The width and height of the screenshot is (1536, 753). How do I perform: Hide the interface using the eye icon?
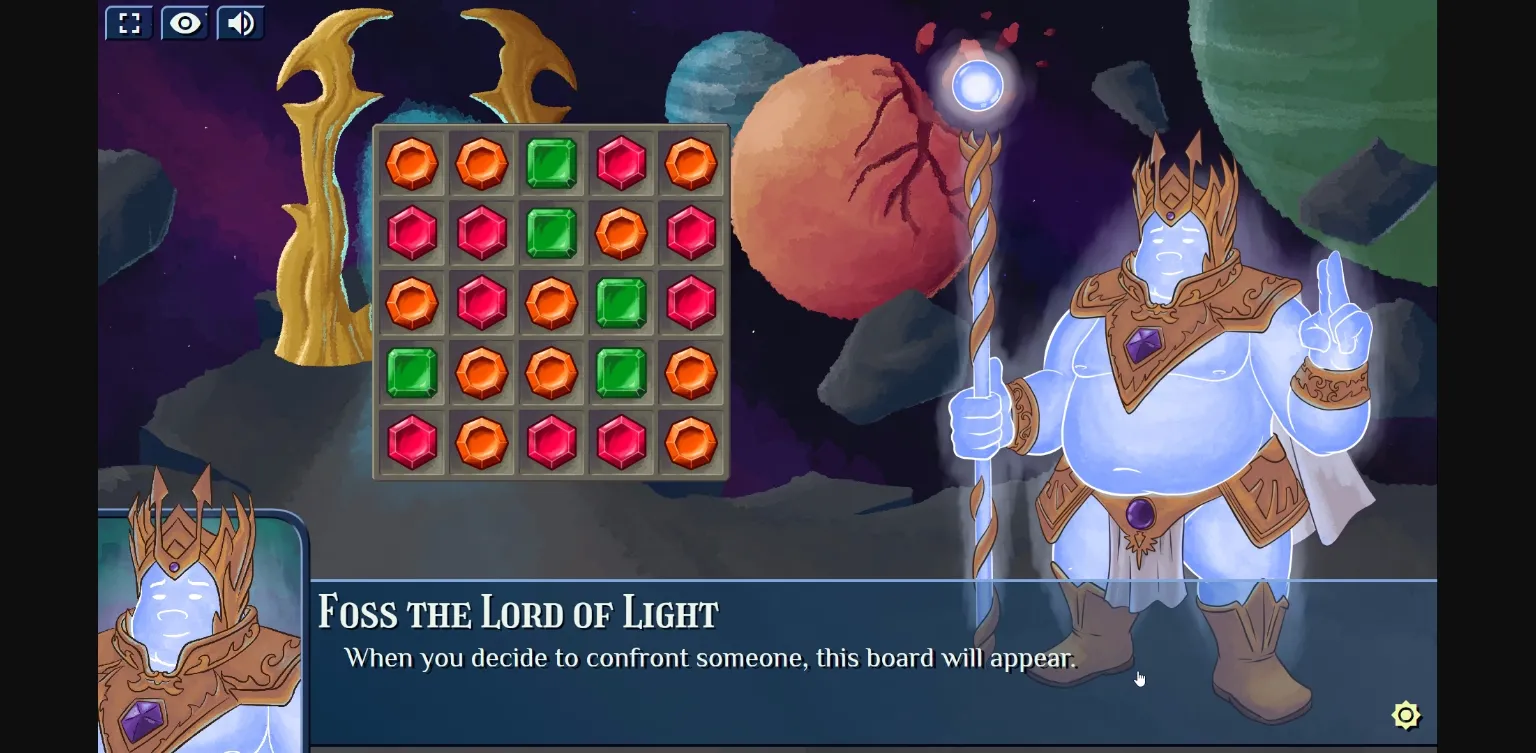[184, 22]
